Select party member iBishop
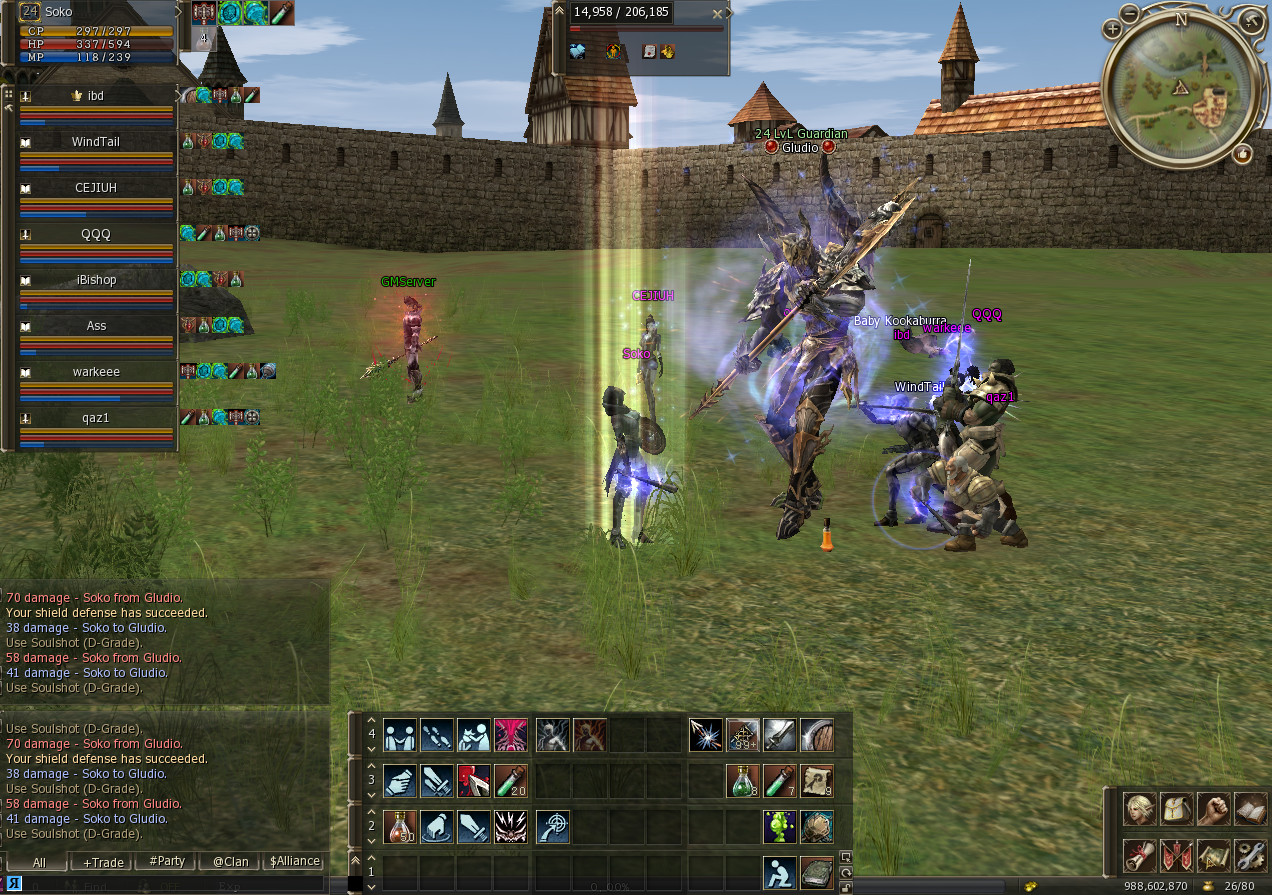The height and width of the screenshot is (895, 1272). tap(96, 280)
